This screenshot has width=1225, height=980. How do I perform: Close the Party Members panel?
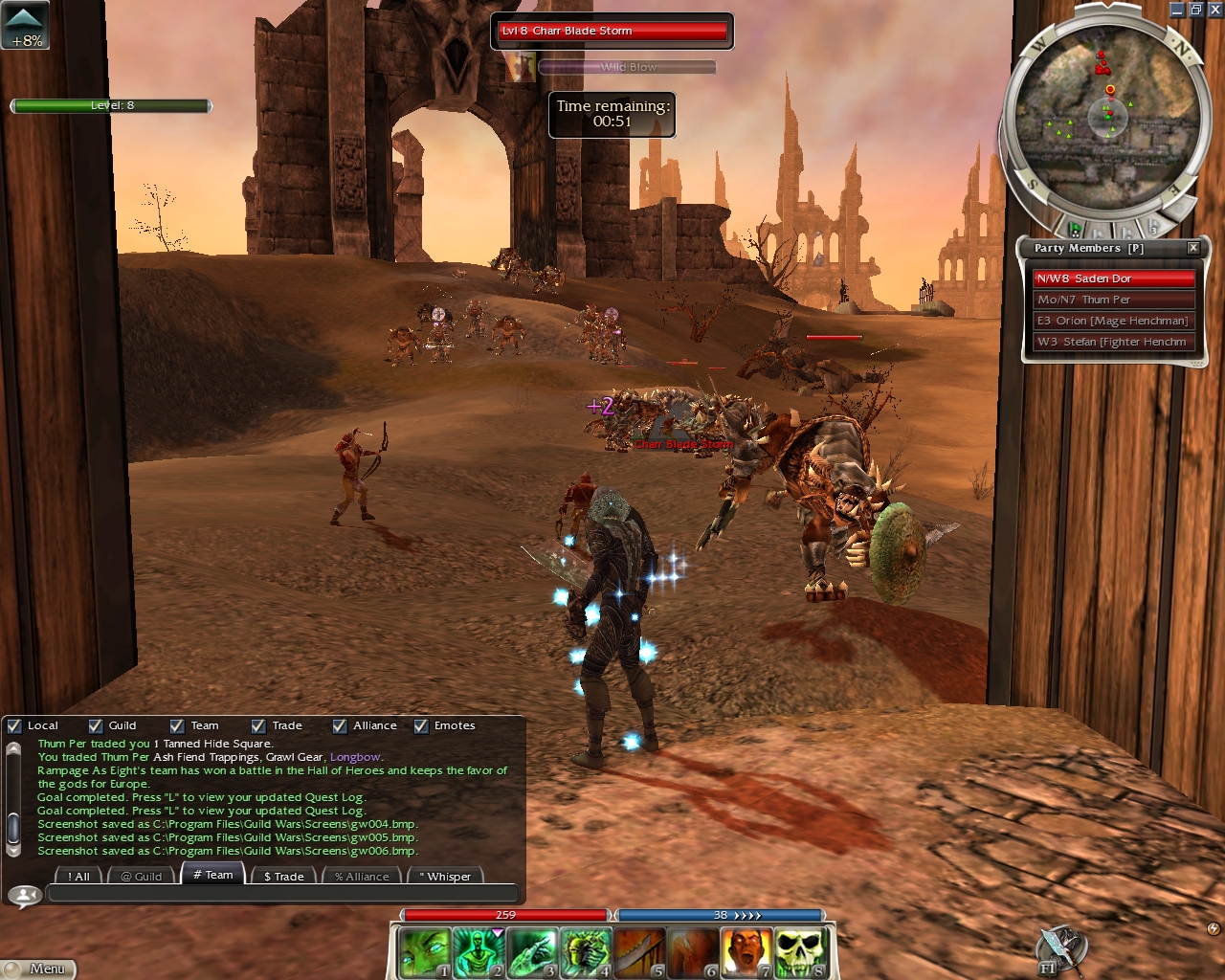[1193, 248]
